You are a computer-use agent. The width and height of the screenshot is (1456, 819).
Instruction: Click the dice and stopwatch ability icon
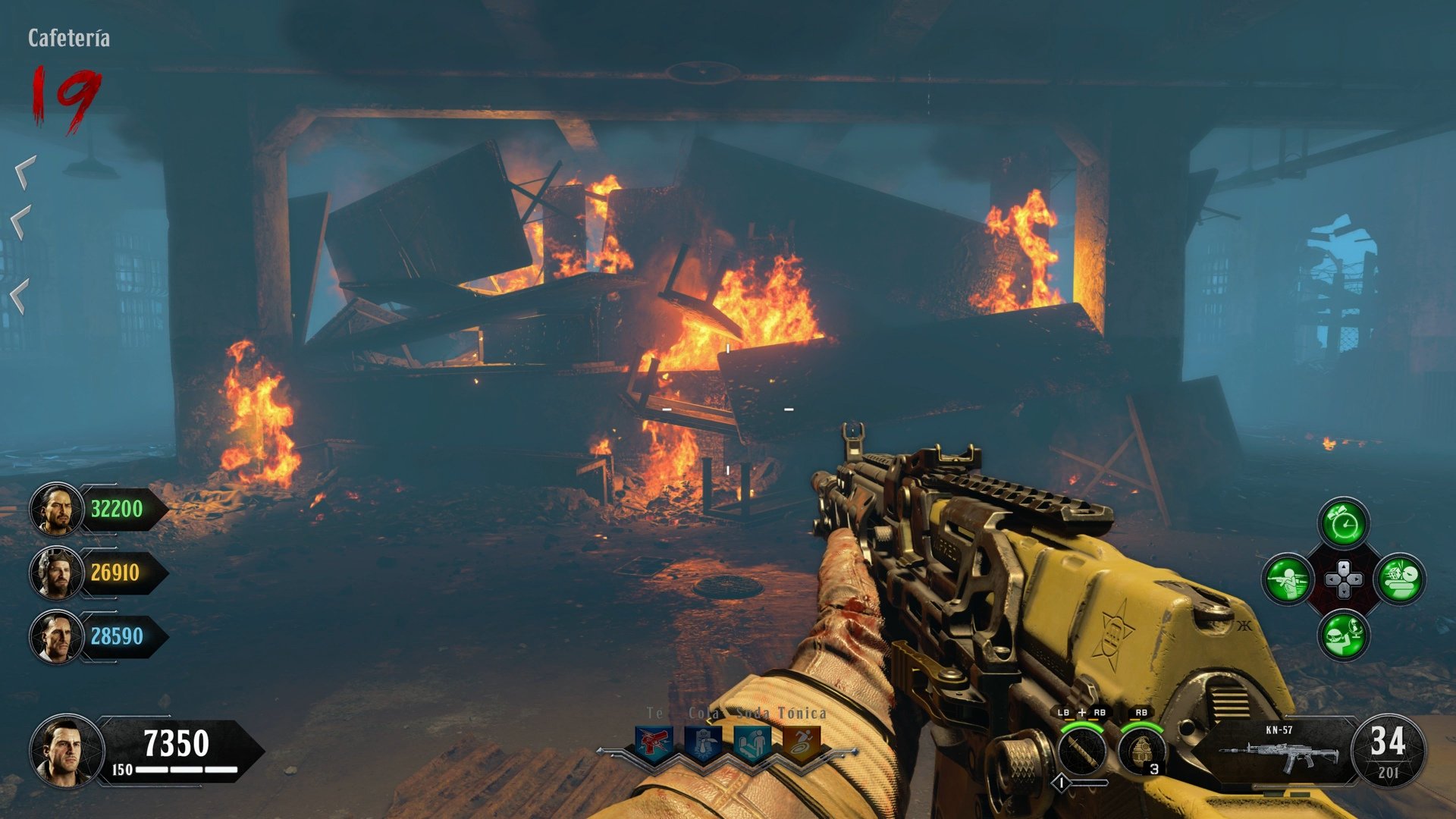click(x=1400, y=579)
